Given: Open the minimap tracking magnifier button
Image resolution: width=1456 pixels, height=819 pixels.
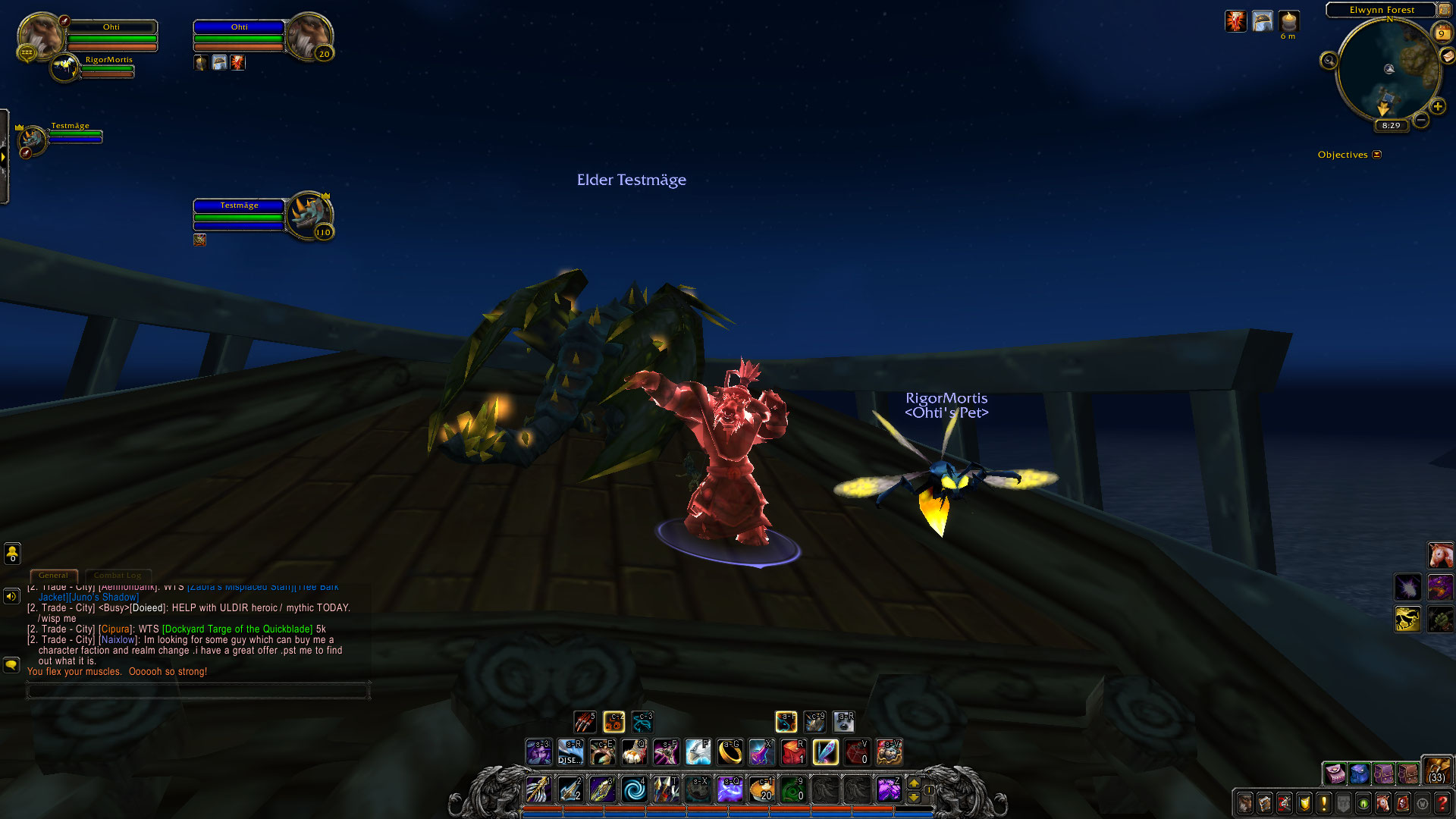Looking at the screenshot, I should tap(1329, 61).
